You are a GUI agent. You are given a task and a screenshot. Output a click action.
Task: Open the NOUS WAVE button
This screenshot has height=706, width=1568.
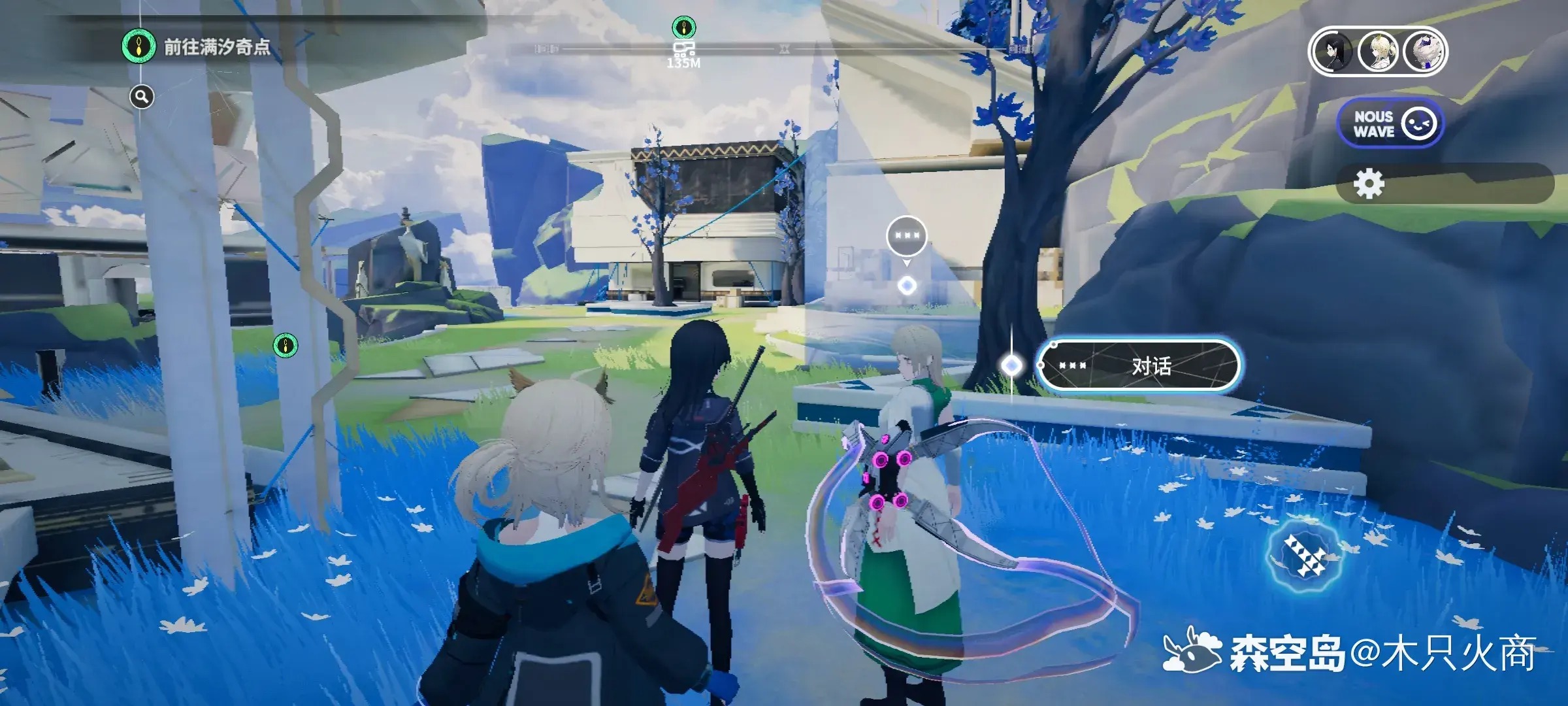click(x=1389, y=124)
